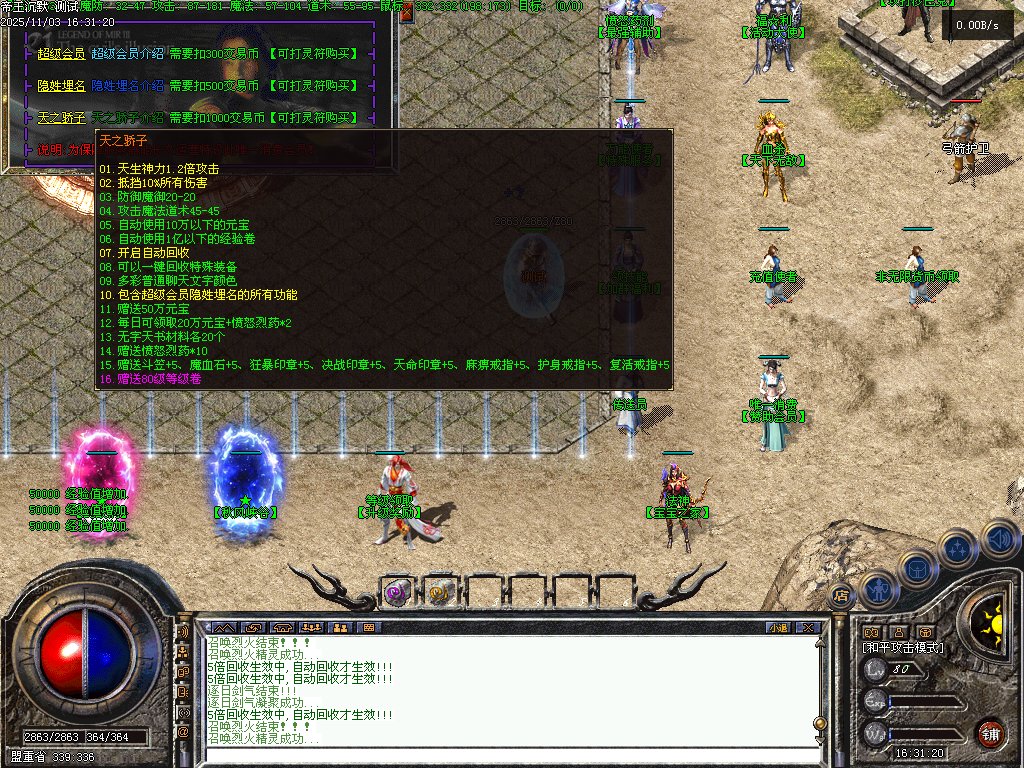Toggle sound with the speaker button
This screenshot has height=768, width=1024.
[999, 537]
